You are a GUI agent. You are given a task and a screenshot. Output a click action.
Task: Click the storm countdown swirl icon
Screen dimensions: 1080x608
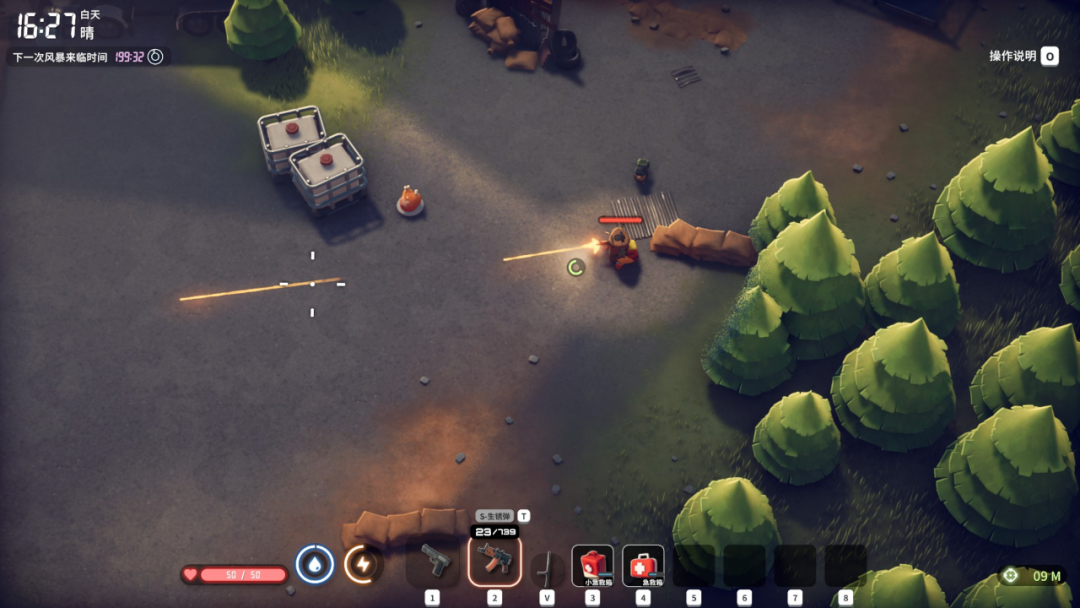coord(155,57)
